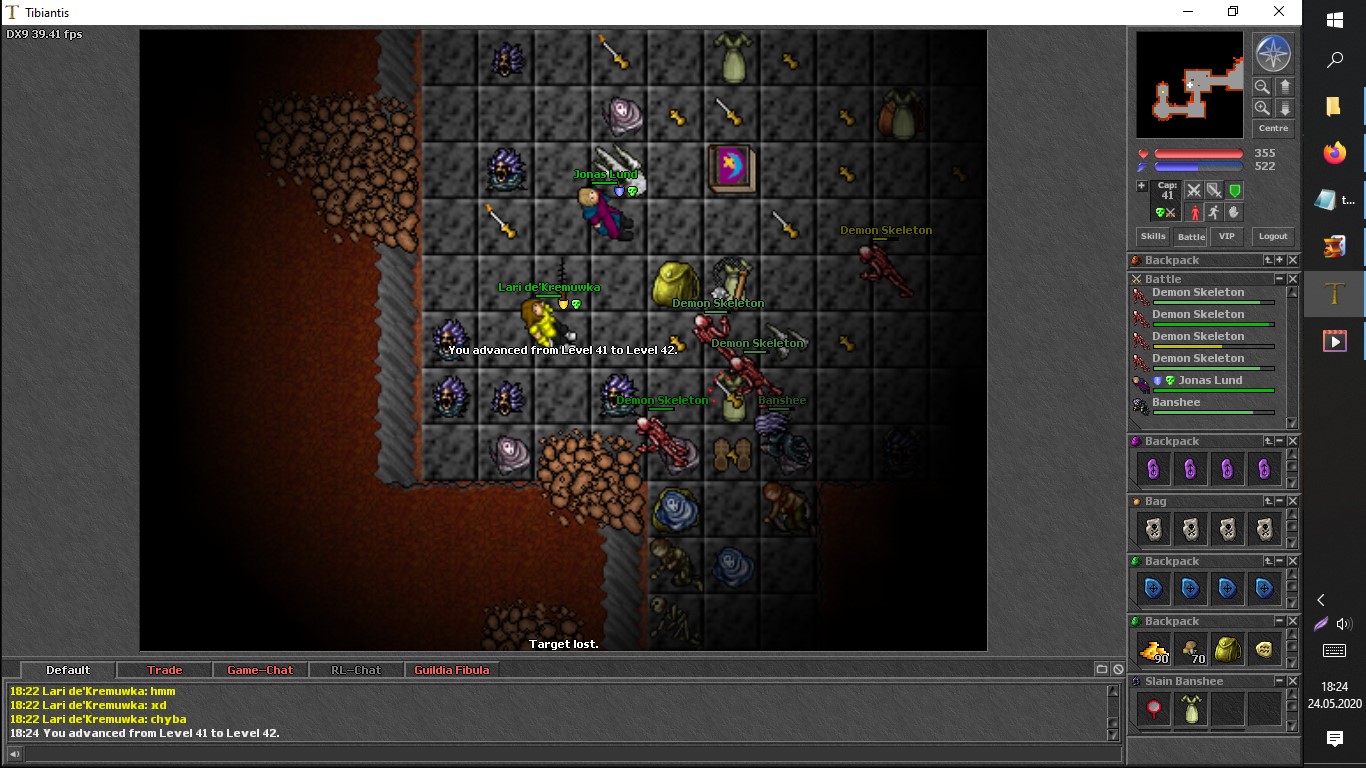Select Jonas Lund in the Battle list
This screenshot has width=1366, height=768.
coord(1210,381)
